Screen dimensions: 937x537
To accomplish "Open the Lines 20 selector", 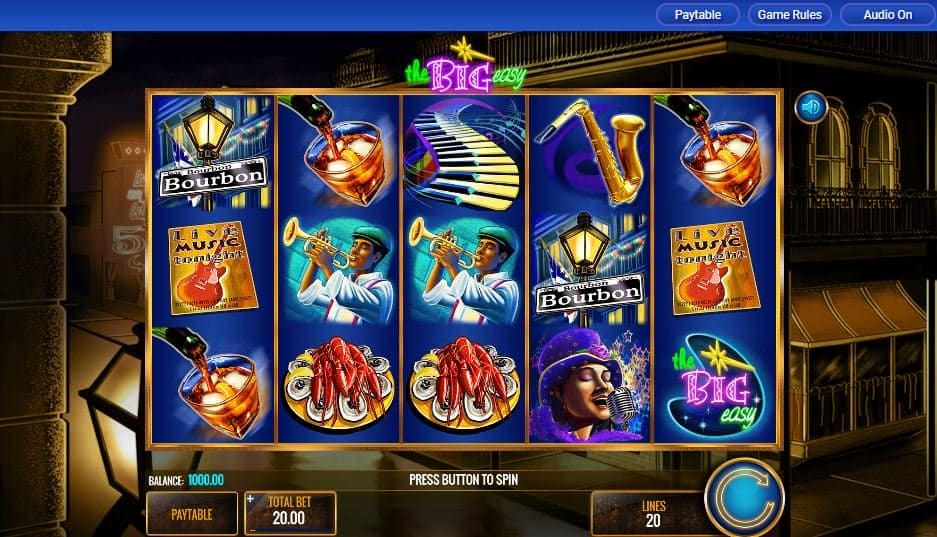I will coord(652,513).
